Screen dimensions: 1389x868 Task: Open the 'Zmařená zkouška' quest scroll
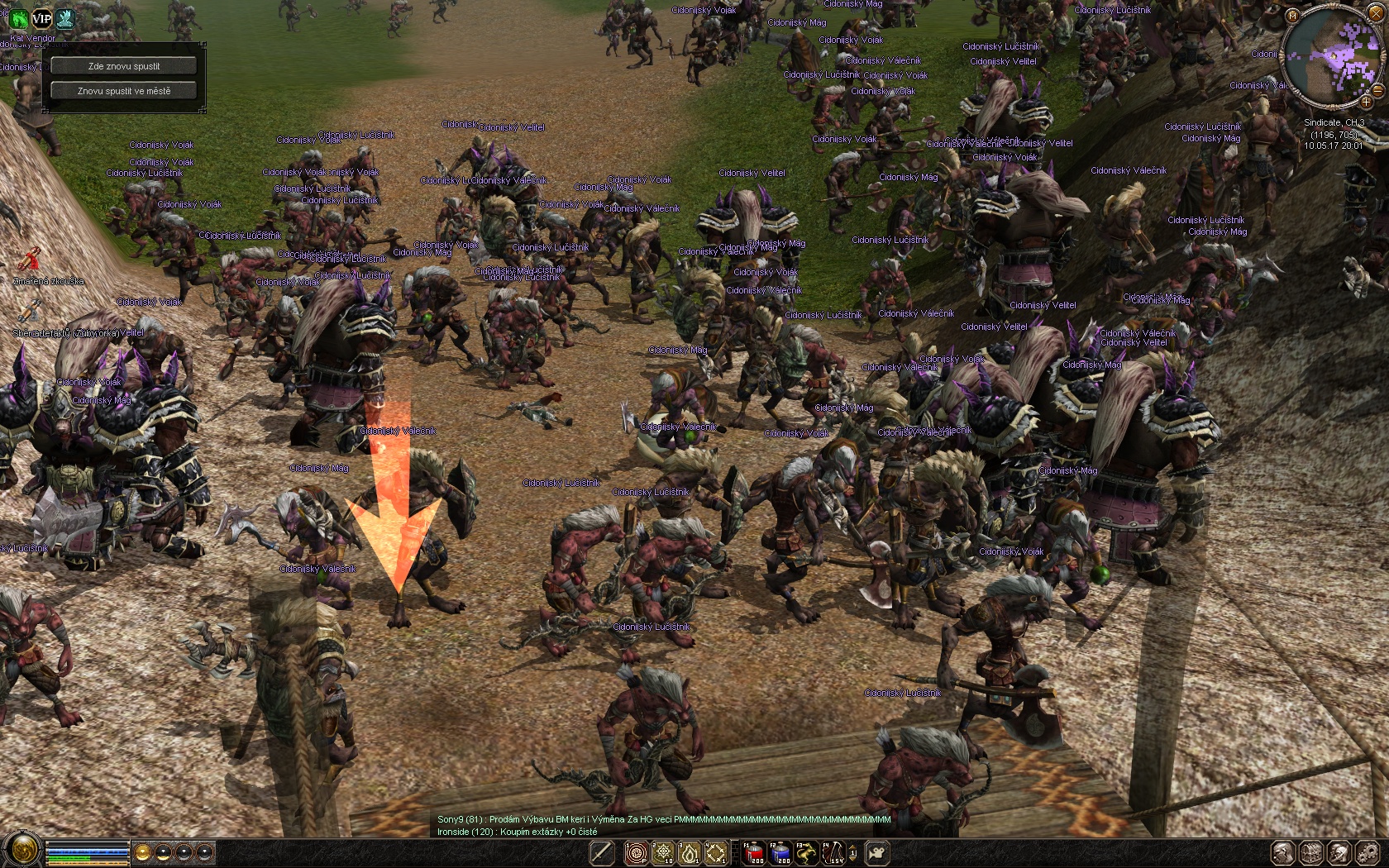(30, 260)
